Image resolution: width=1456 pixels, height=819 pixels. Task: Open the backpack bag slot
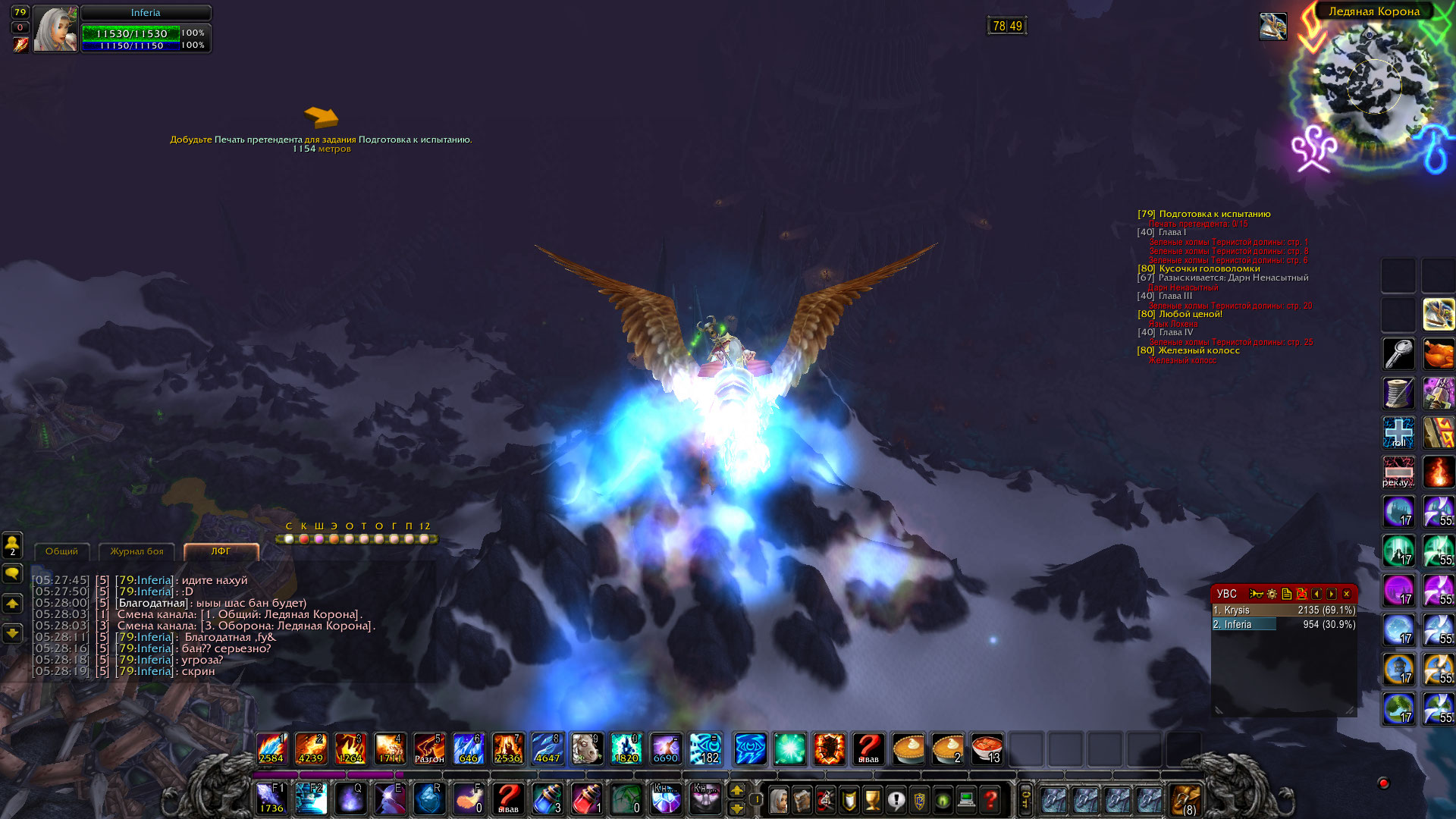[x=1185, y=799]
